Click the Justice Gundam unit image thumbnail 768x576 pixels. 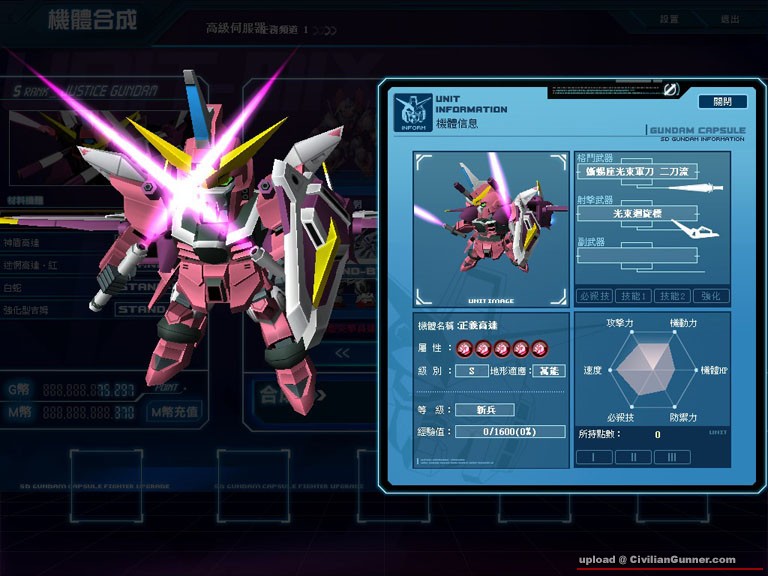(490, 229)
